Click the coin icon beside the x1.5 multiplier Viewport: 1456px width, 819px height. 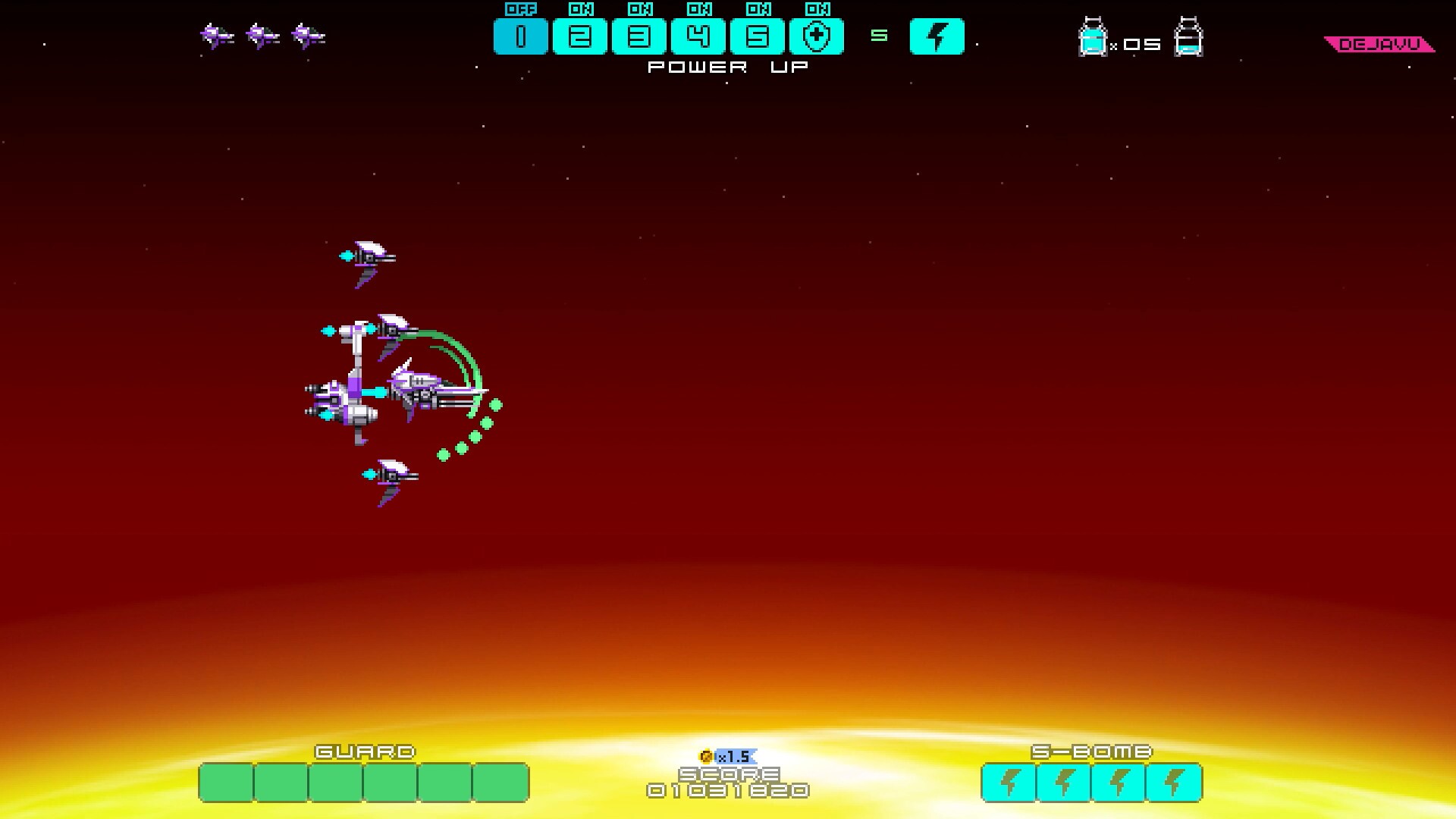707,755
